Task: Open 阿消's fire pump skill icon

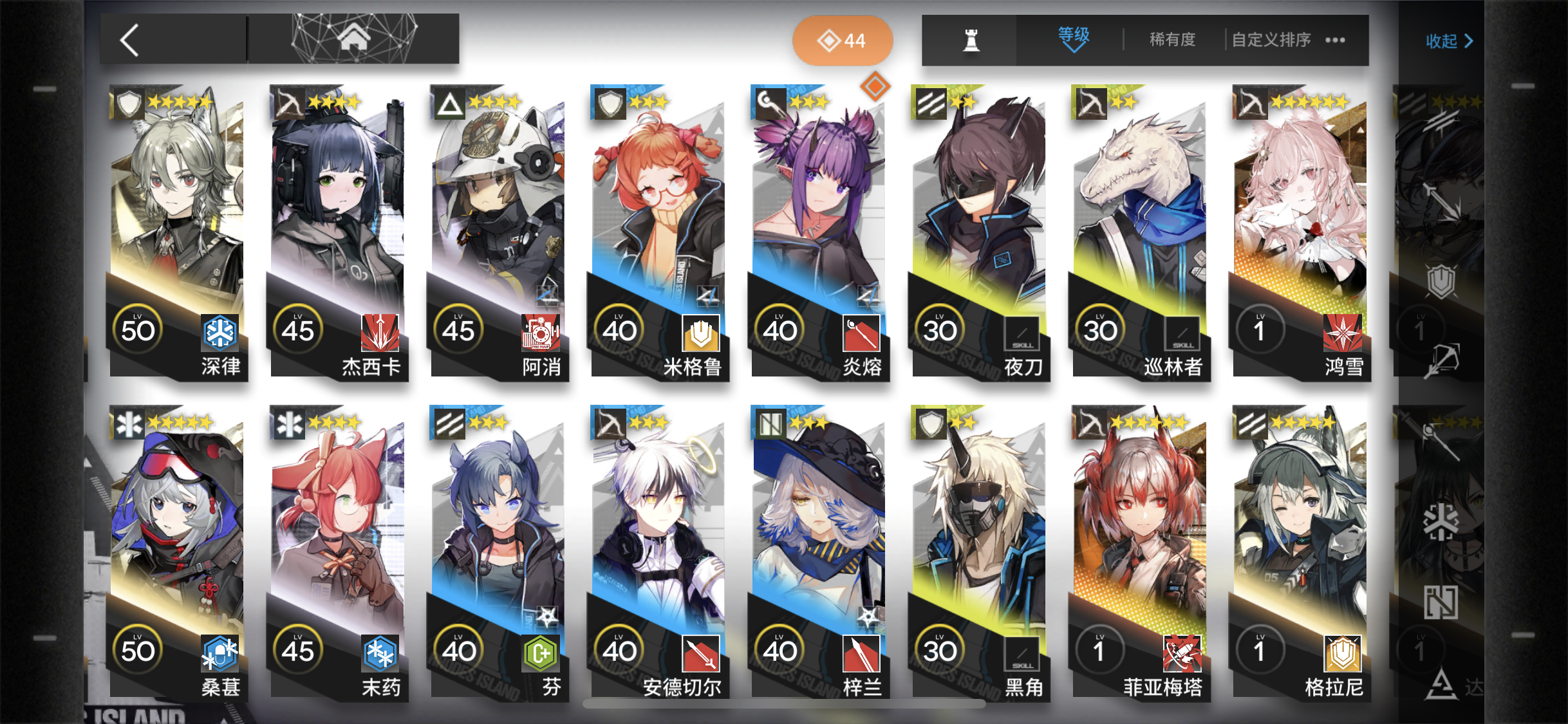Action: 541,333
